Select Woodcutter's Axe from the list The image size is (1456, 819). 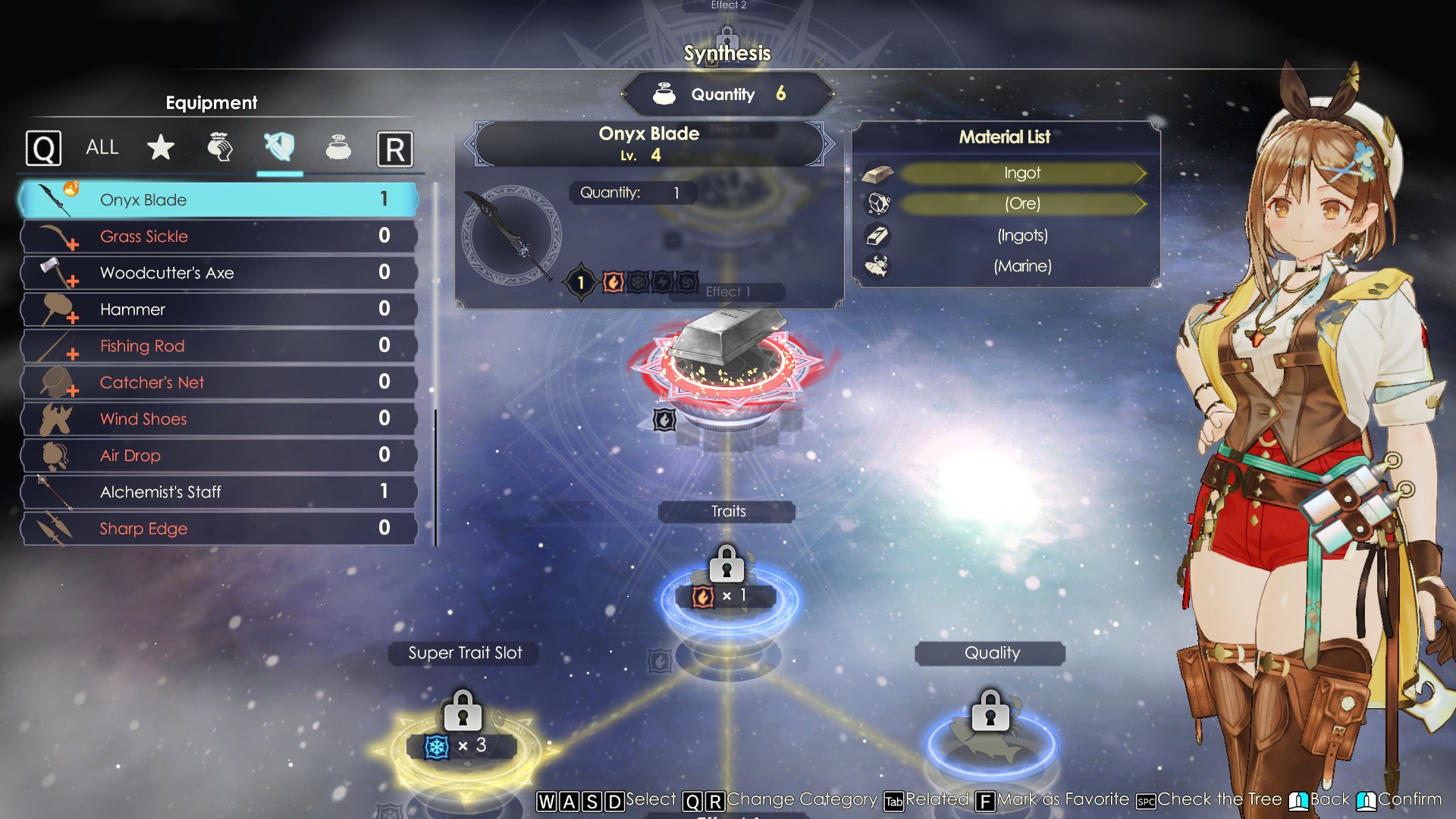coord(218,273)
